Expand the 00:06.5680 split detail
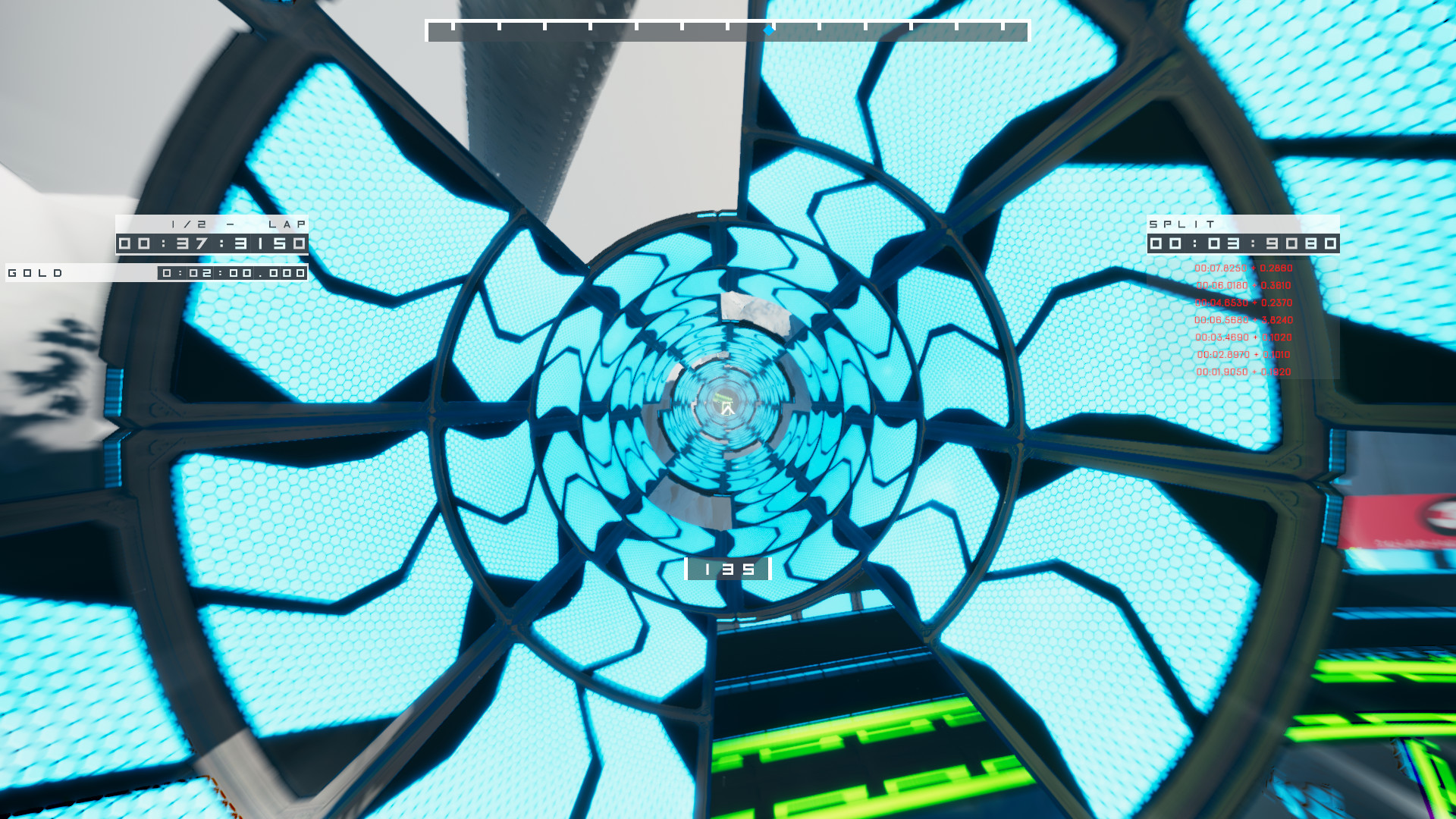 click(1222, 319)
